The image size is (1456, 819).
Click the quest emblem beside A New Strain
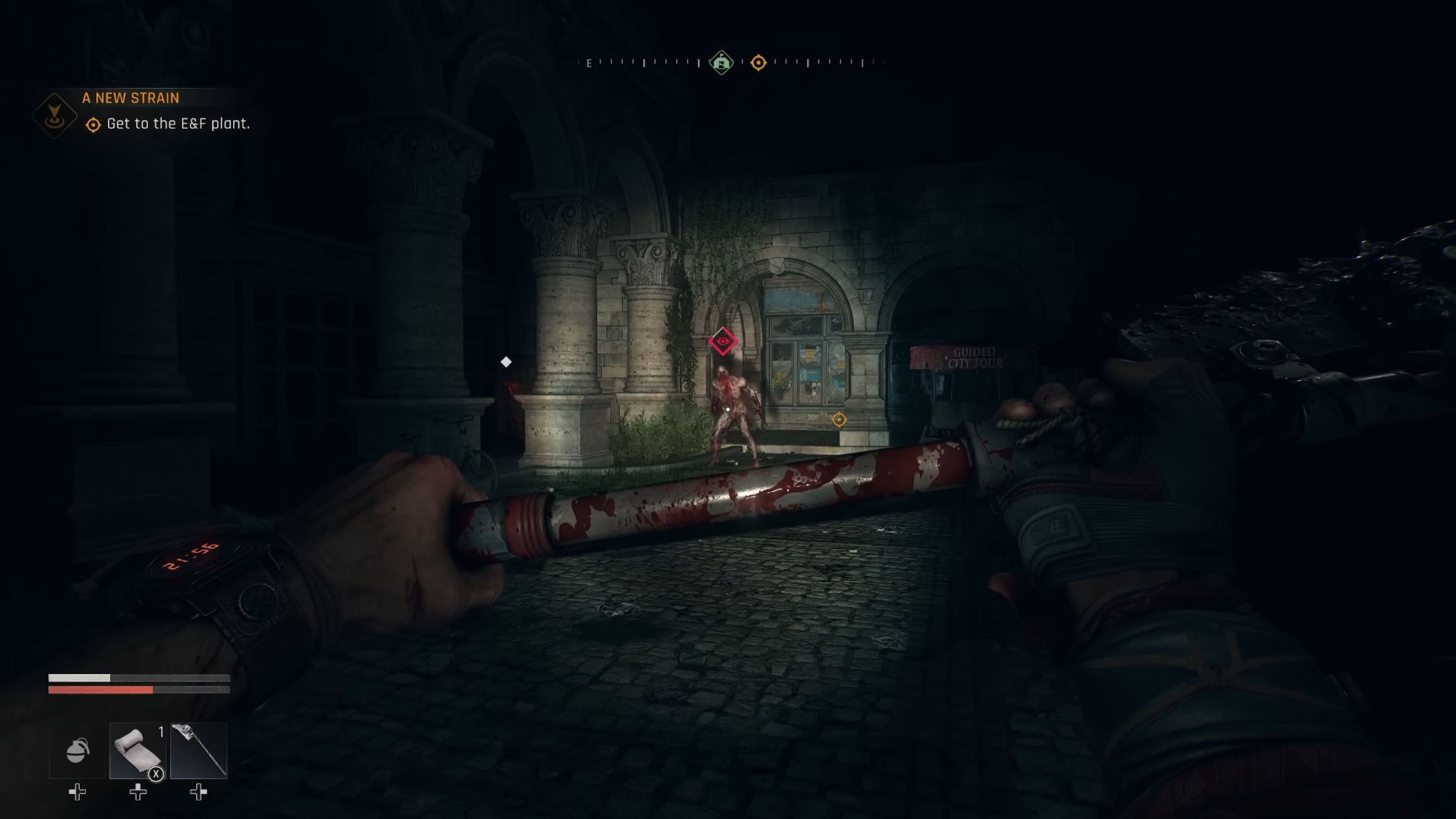coord(55,114)
